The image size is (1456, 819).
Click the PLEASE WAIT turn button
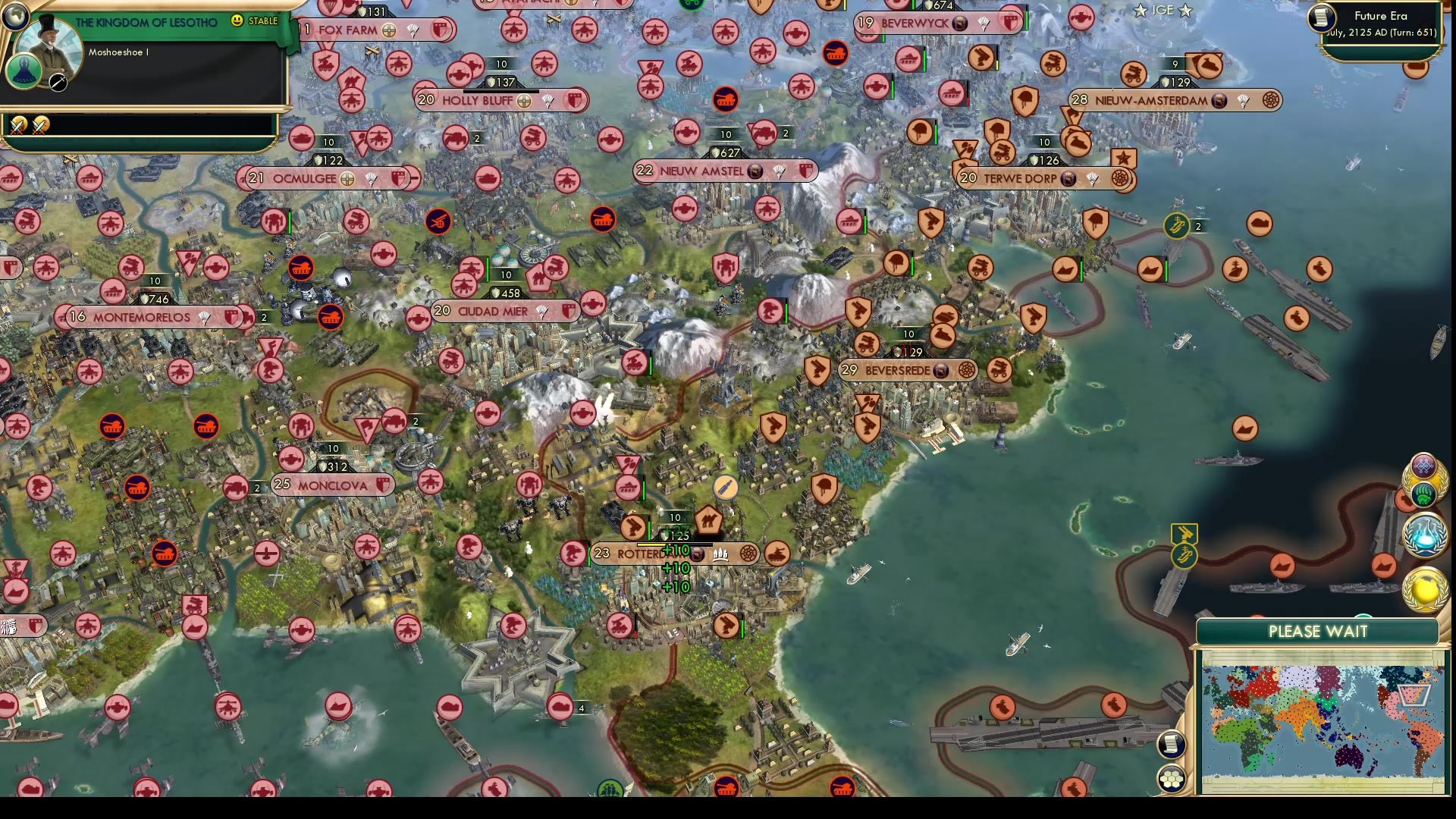(x=1317, y=632)
